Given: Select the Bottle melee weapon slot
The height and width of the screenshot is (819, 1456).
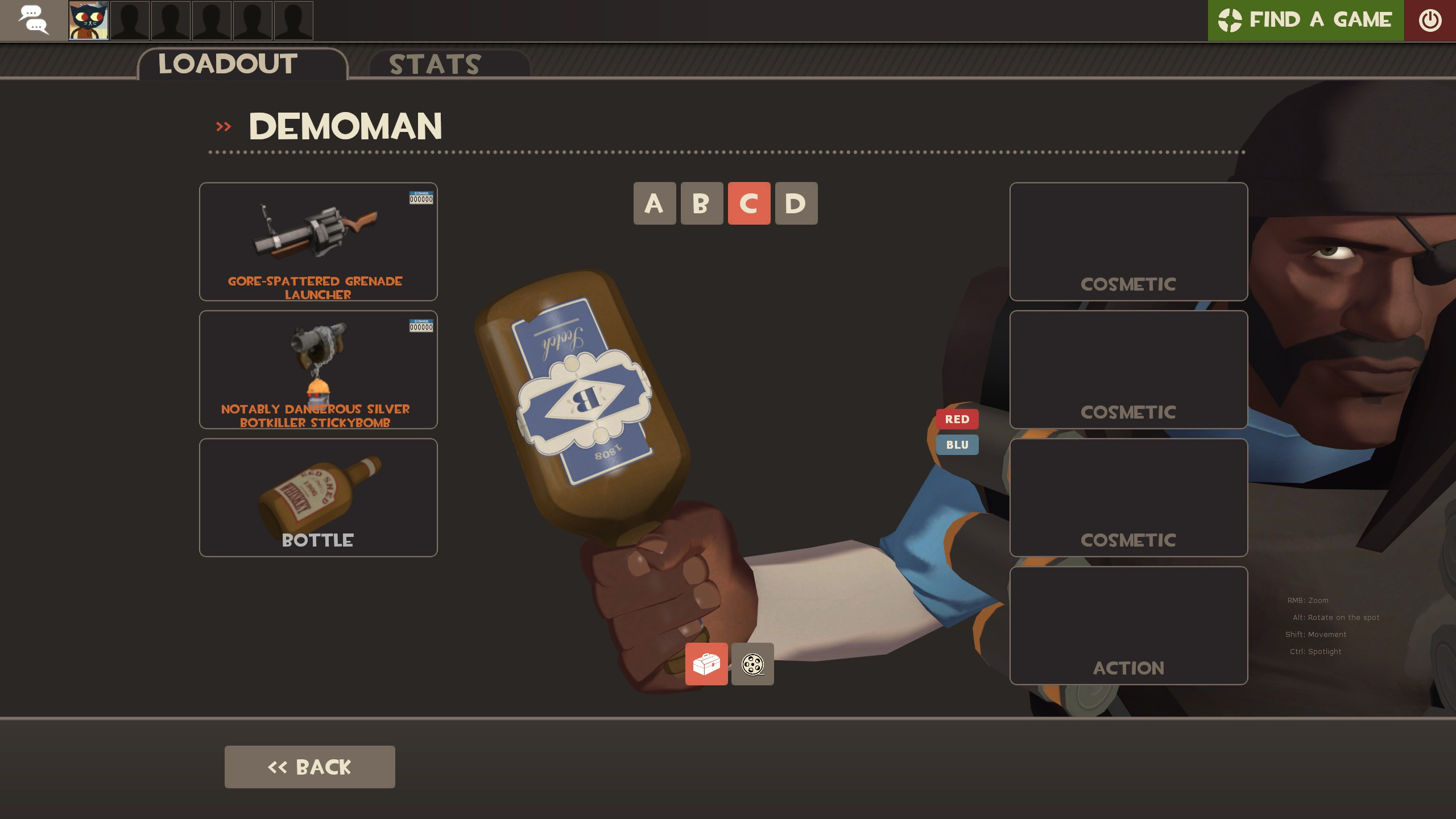Looking at the screenshot, I should point(317,497).
